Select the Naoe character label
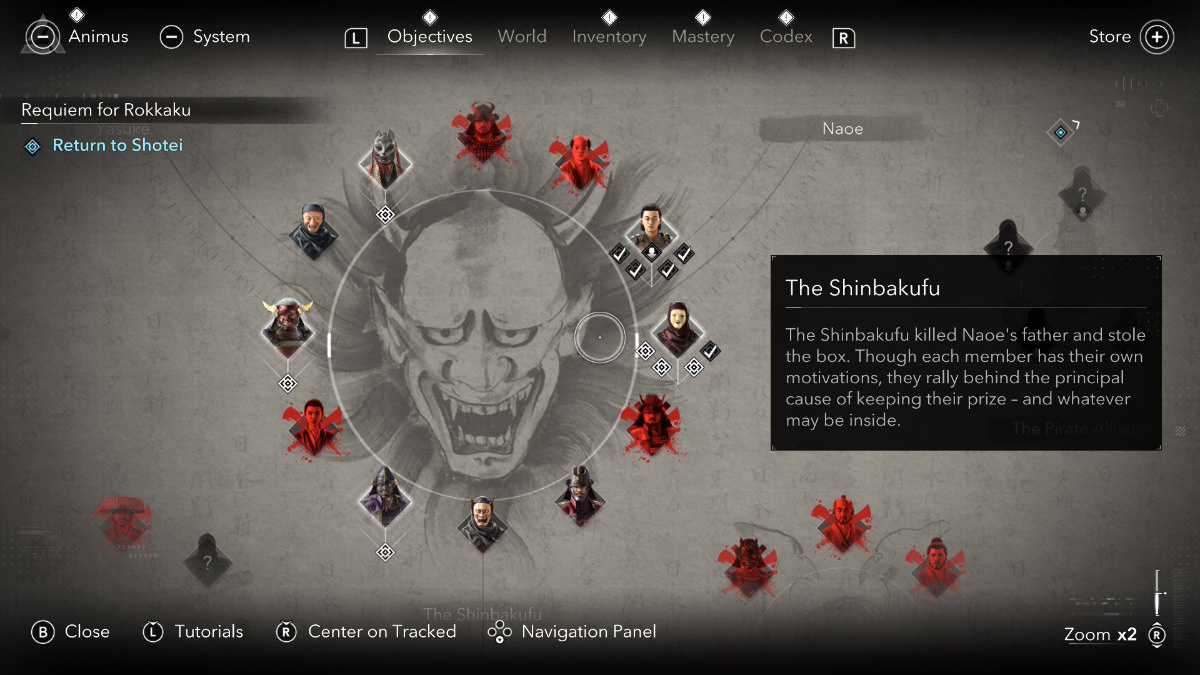This screenshot has height=675, width=1200. pyautogui.click(x=842, y=129)
